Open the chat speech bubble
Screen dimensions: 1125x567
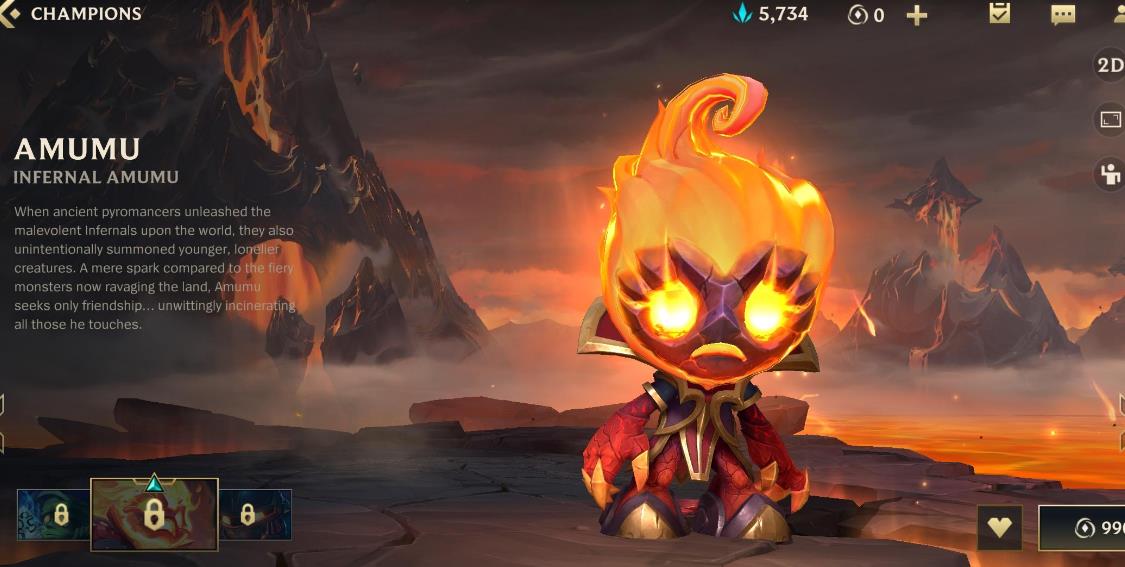[1062, 15]
